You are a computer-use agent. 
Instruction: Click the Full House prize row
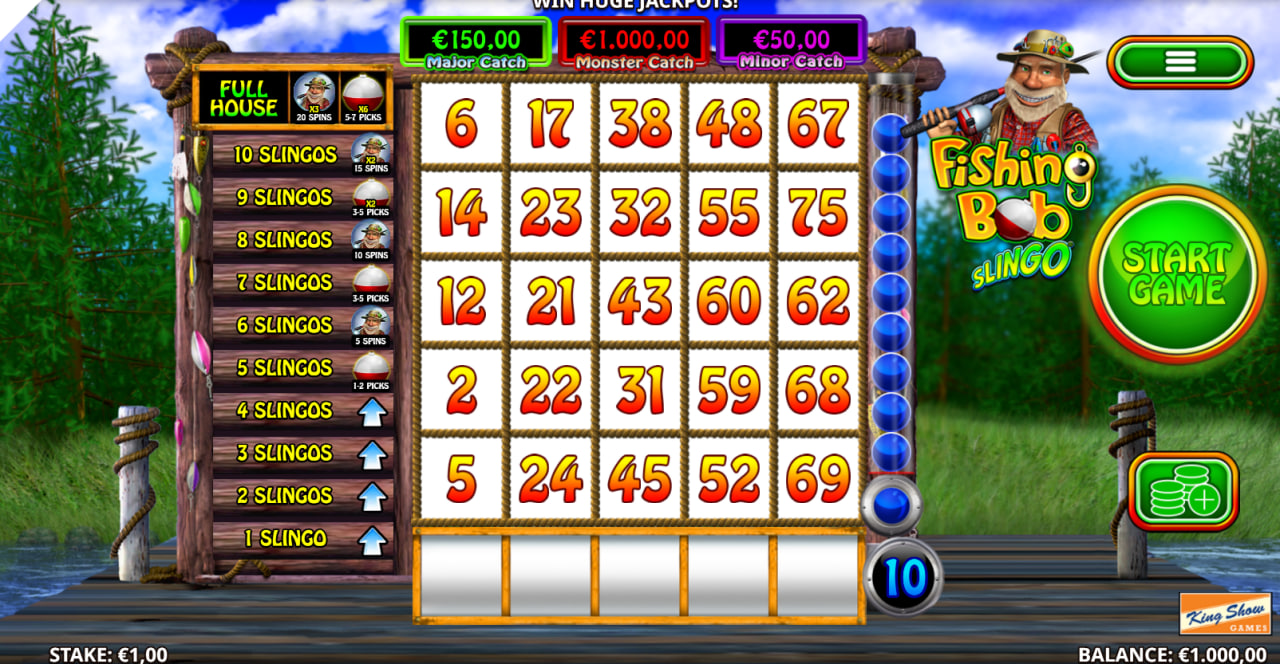pyautogui.click(x=293, y=98)
